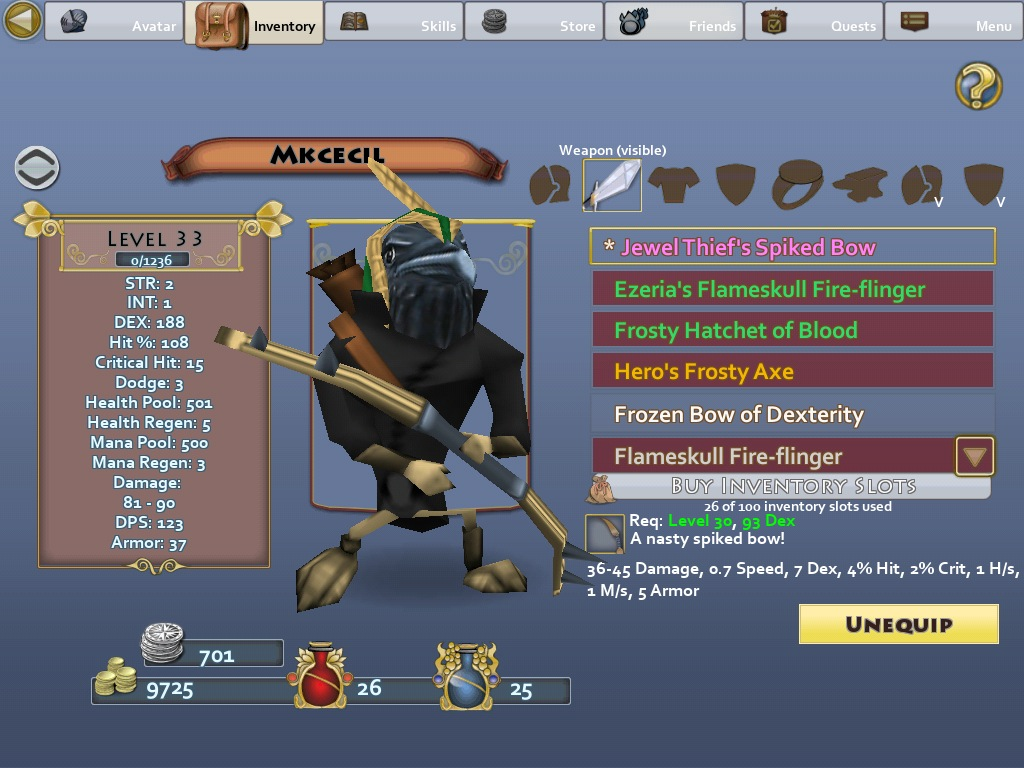The image size is (1024, 768).
Task: Switch to the Quests tab
Action: (813, 22)
